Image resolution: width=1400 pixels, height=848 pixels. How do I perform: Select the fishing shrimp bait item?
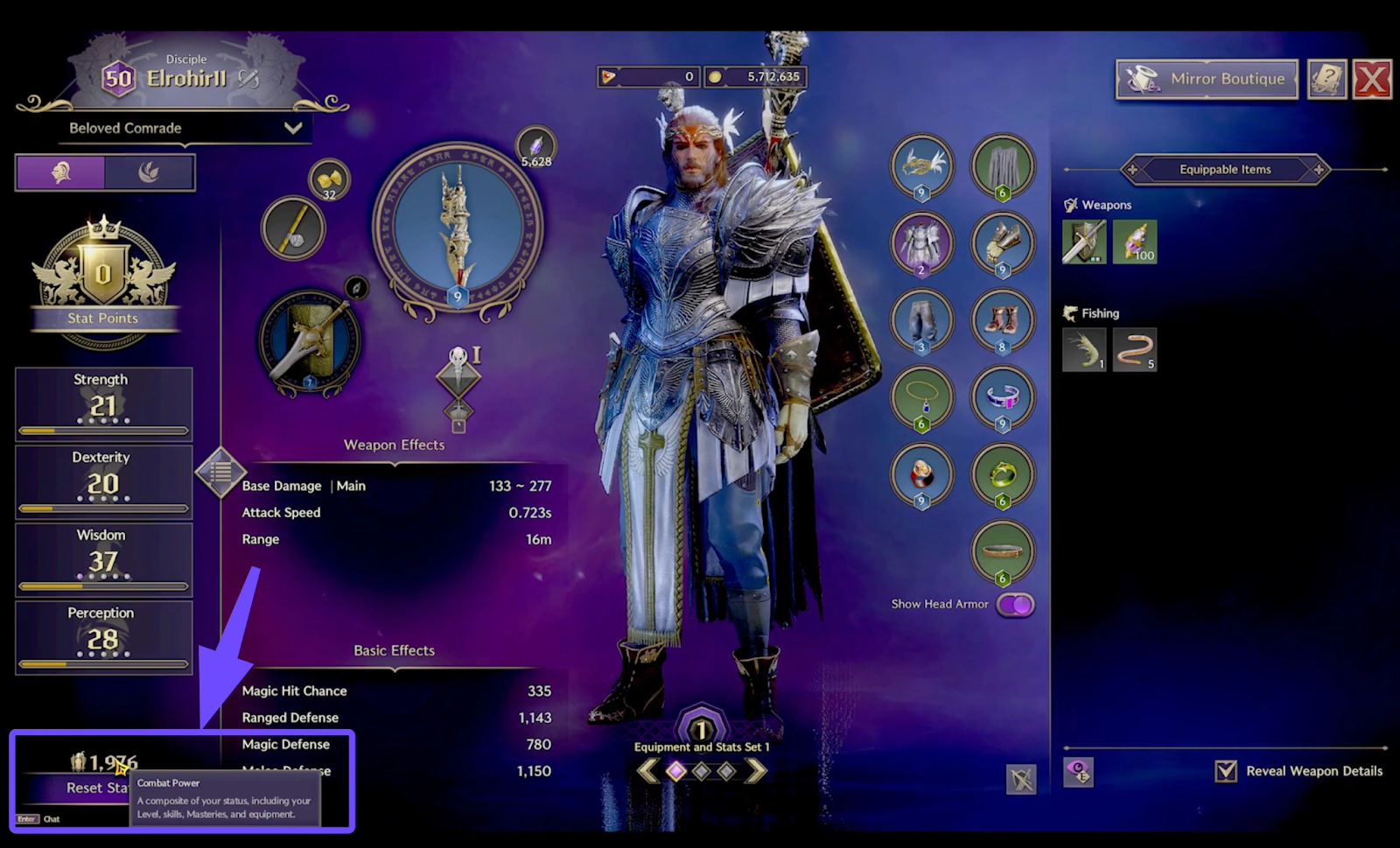pos(1084,349)
